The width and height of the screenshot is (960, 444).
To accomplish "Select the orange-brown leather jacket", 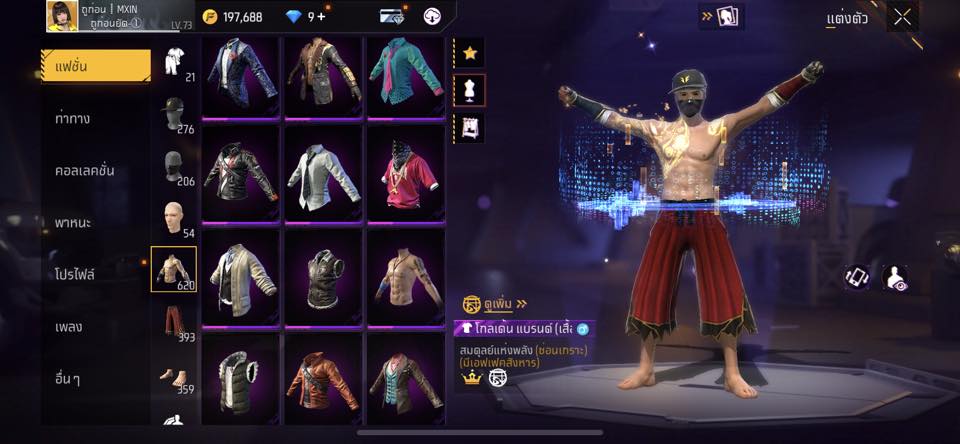I will coord(323,379).
